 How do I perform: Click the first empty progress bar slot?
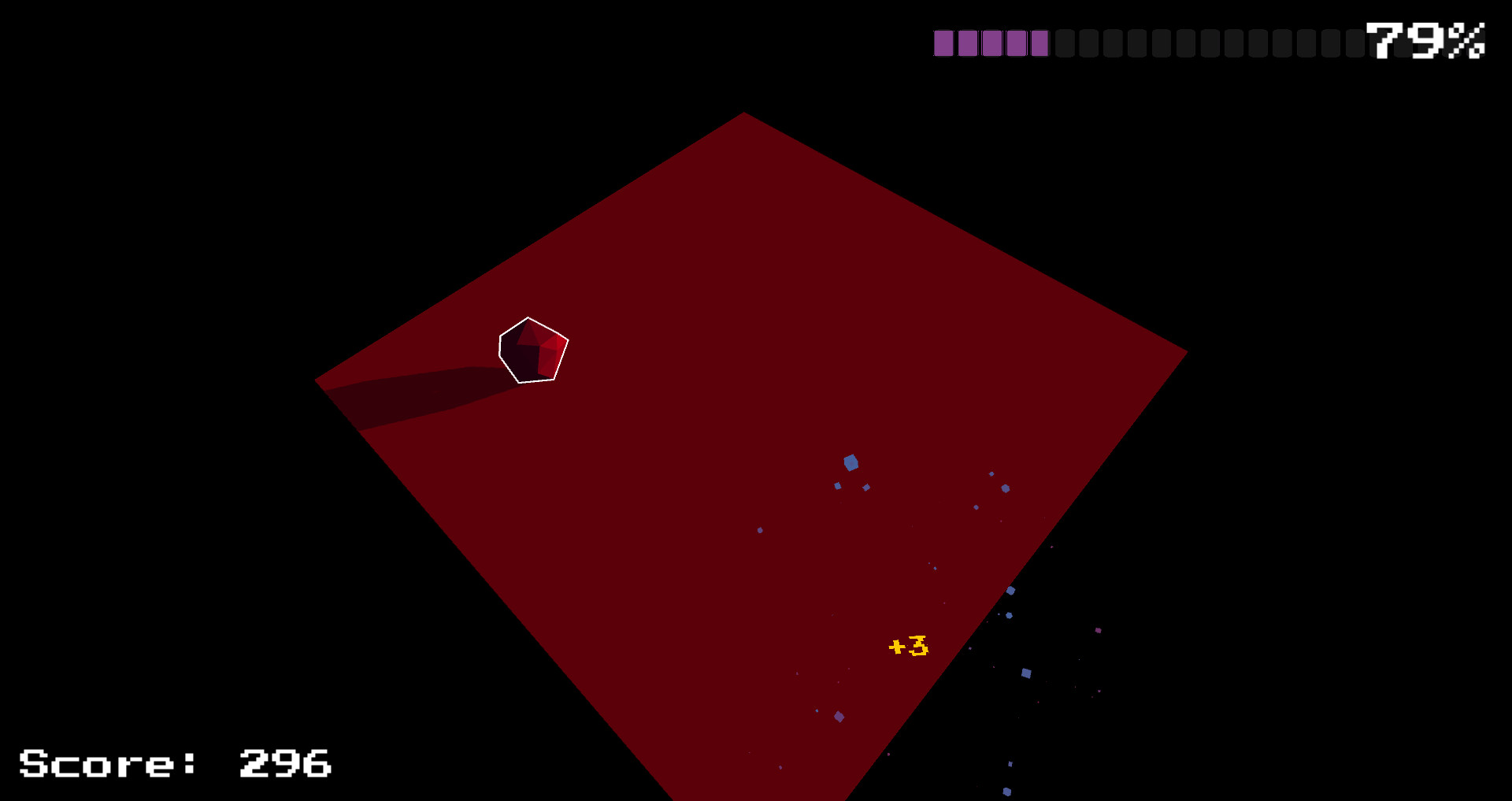pos(1065,45)
